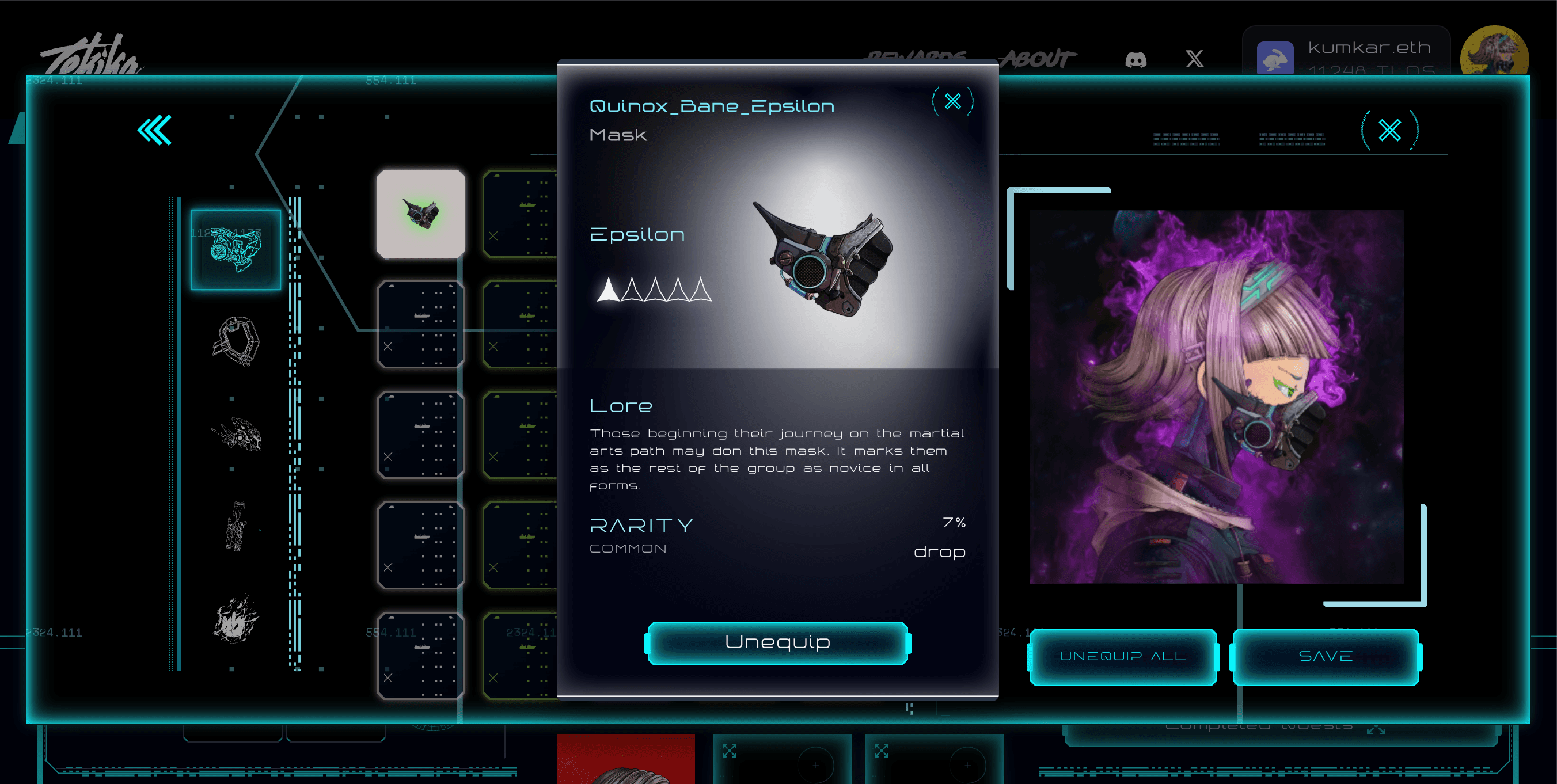
Task: Go back with the double chevron arrow
Action: coord(155,130)
